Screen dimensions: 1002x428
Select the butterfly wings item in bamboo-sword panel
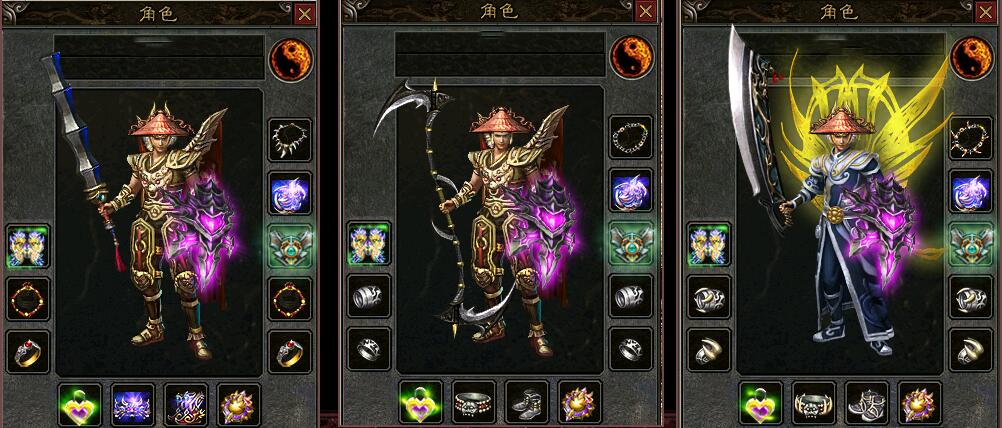(x=27, y=245)
